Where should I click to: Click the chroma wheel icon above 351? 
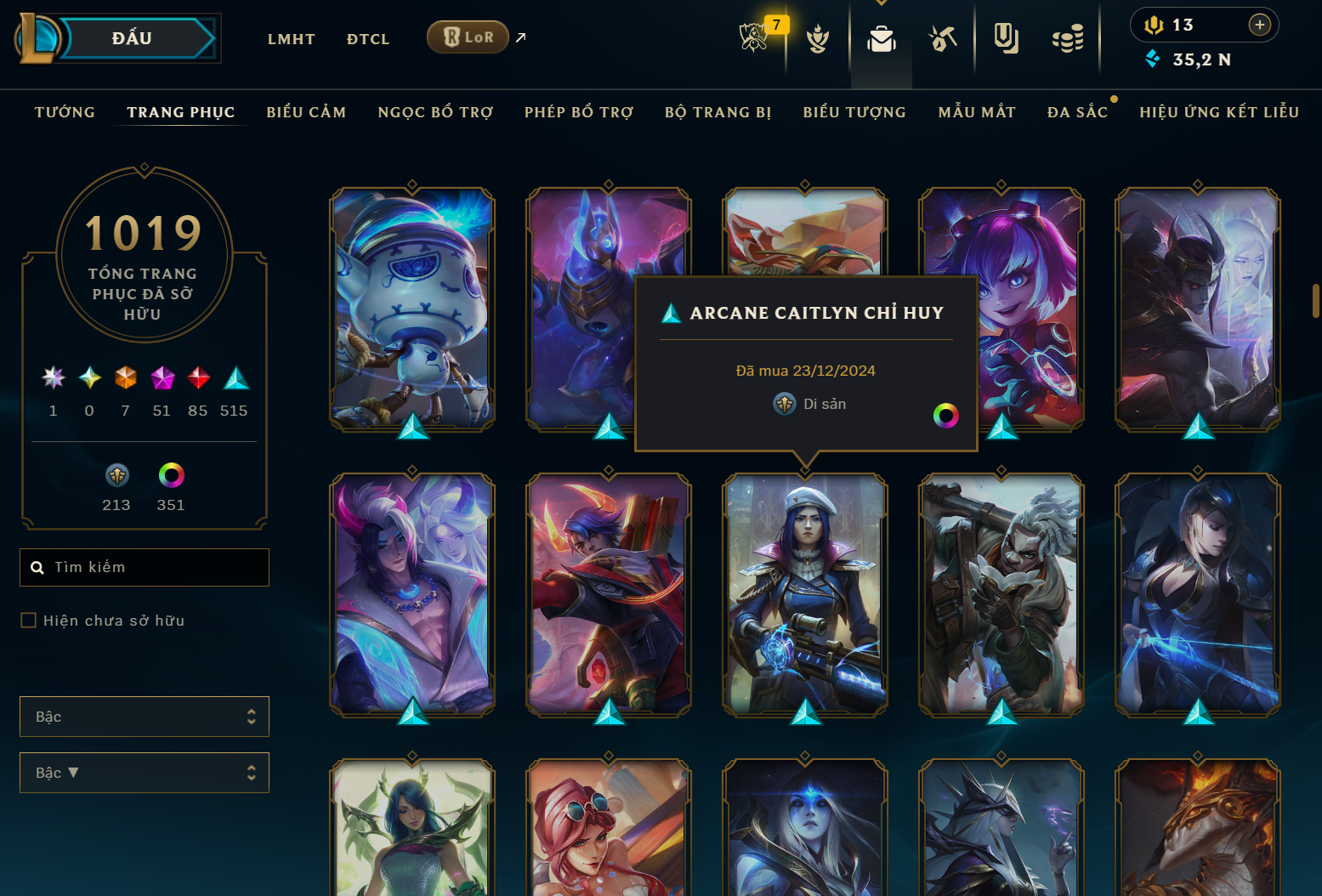click(x=170, y=474)
